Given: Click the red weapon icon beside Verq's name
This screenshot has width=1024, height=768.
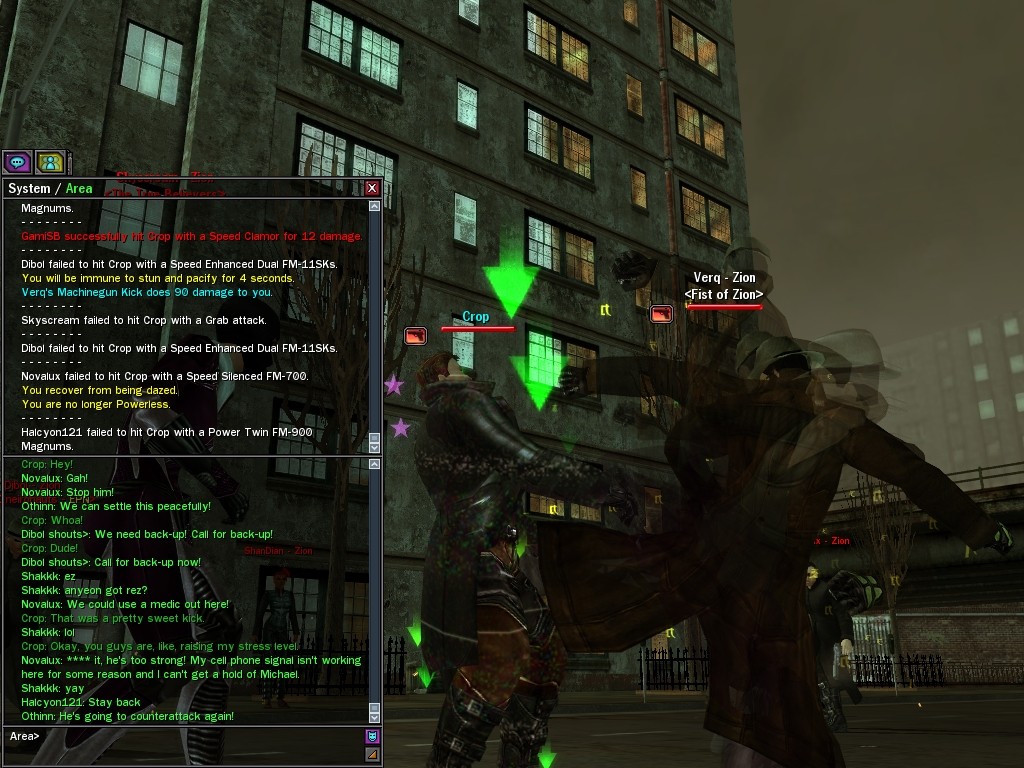Looking at the screenshot, I should (661, 314).
